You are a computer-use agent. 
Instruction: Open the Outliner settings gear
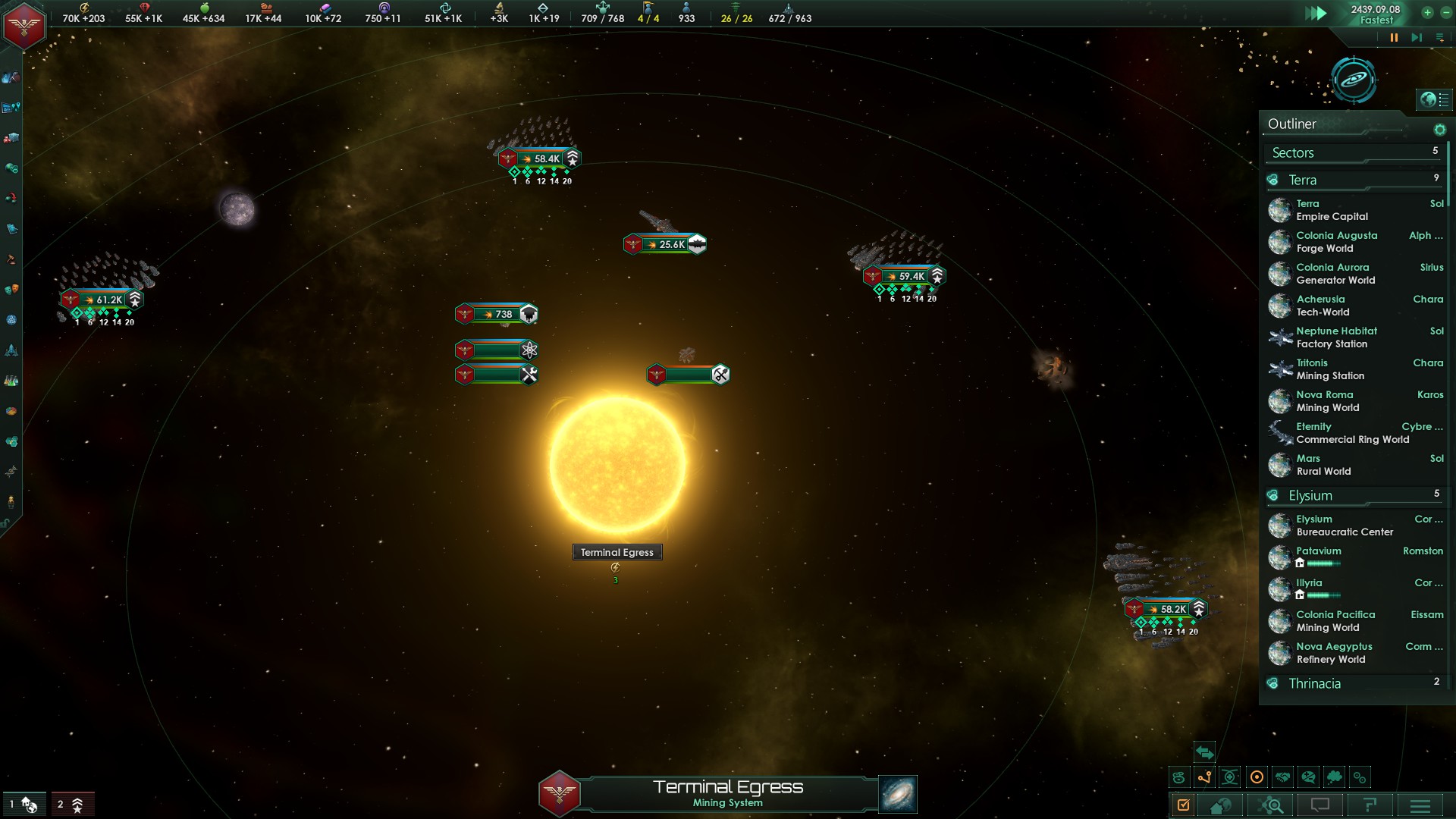coord(1439,130)
